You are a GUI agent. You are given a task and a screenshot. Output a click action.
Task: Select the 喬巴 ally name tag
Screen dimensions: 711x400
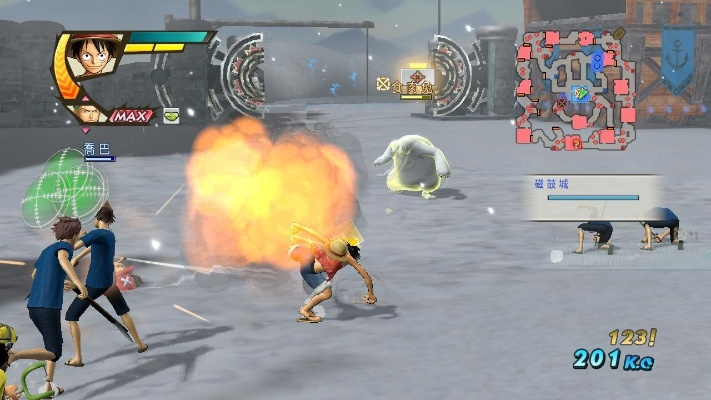tap(97, 150)
